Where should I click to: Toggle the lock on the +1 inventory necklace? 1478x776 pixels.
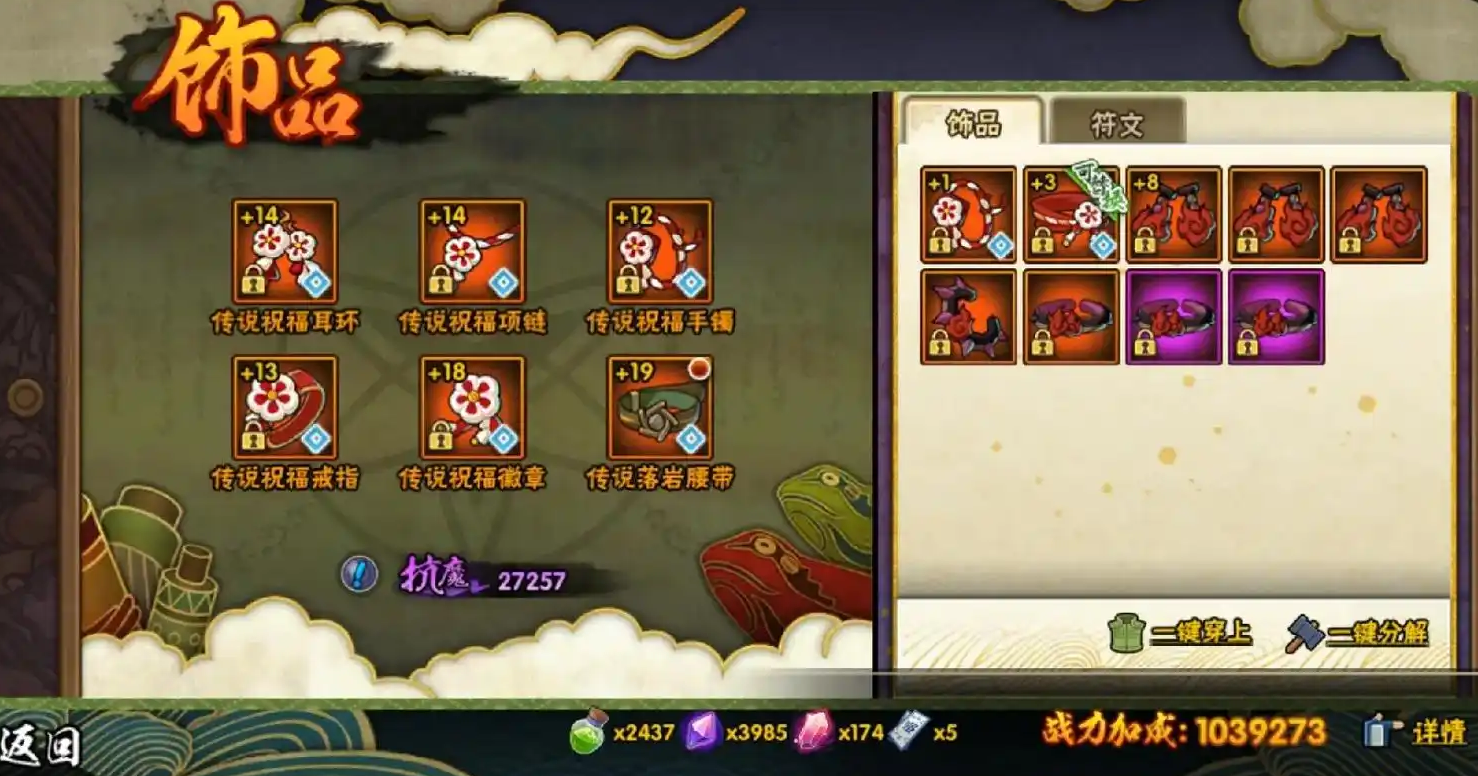(x=940, y=241)
